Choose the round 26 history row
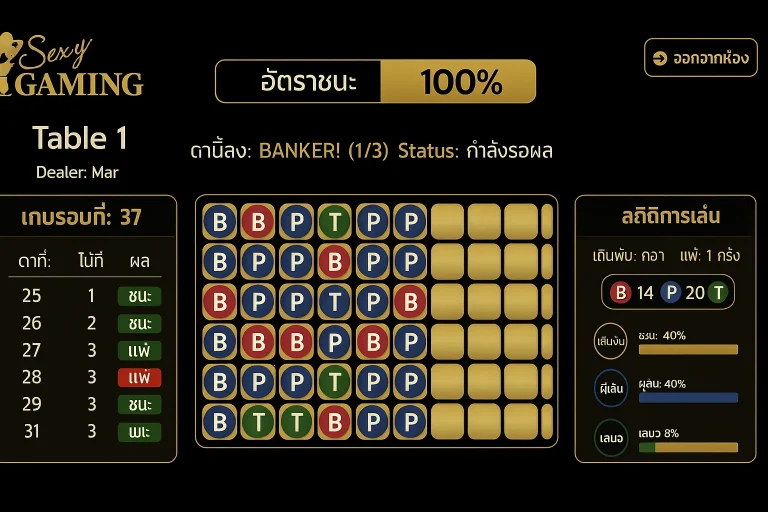This screenshot has height=512, width=768. click(88, 323)
